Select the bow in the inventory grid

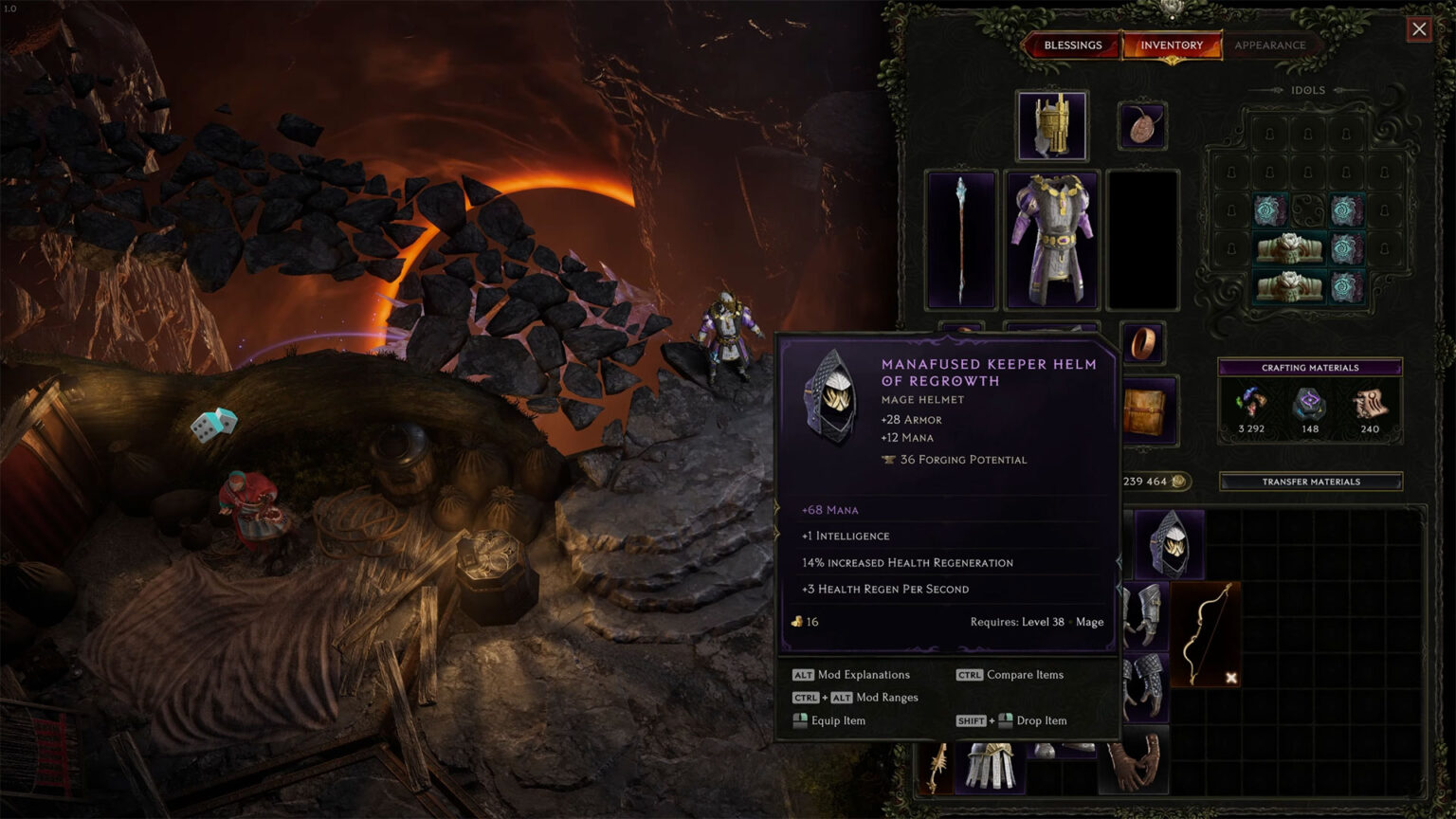pyautogui.click(x=1206, y=633)
